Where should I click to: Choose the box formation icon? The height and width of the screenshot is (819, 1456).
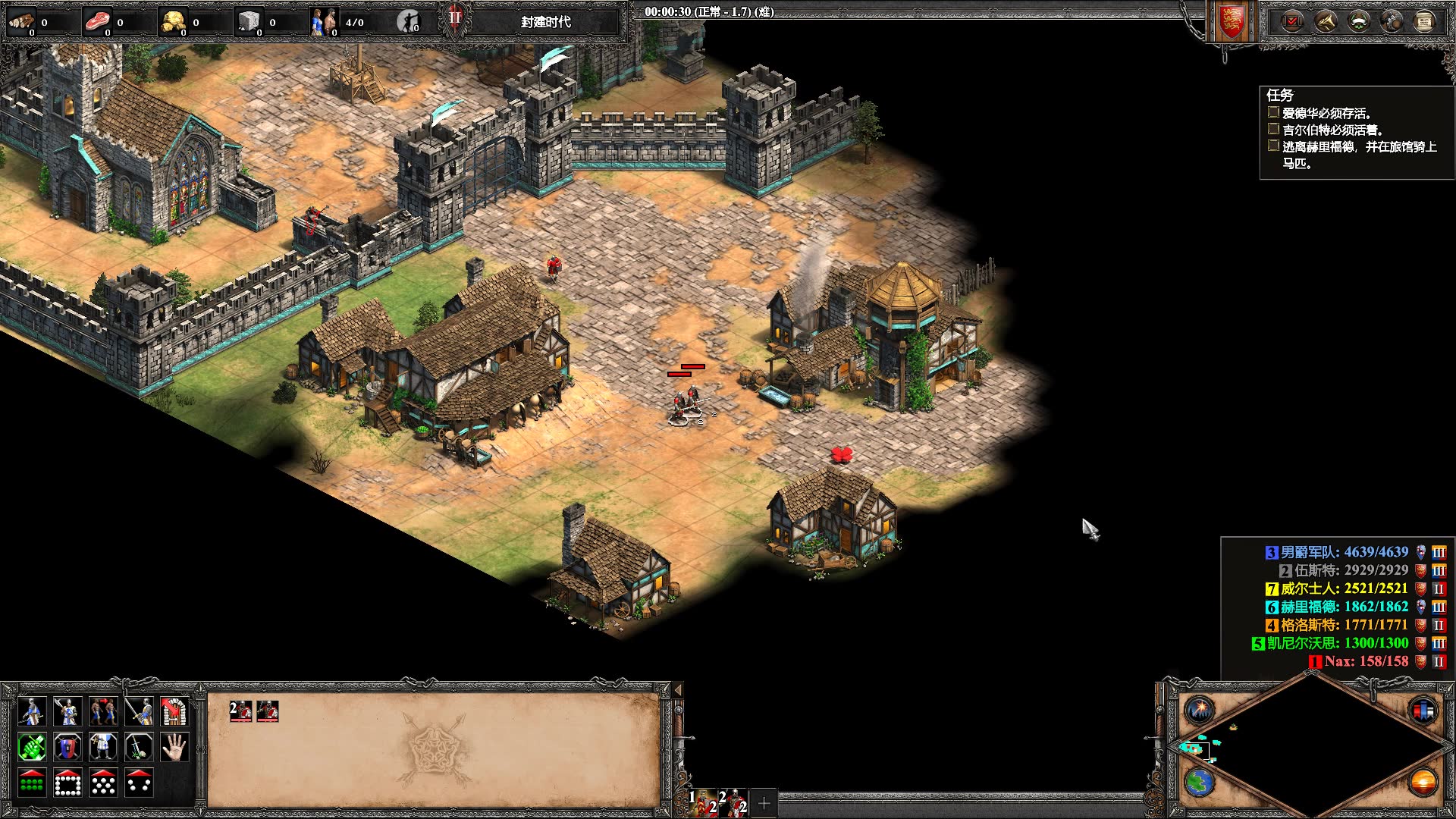(x=67, y=783)
